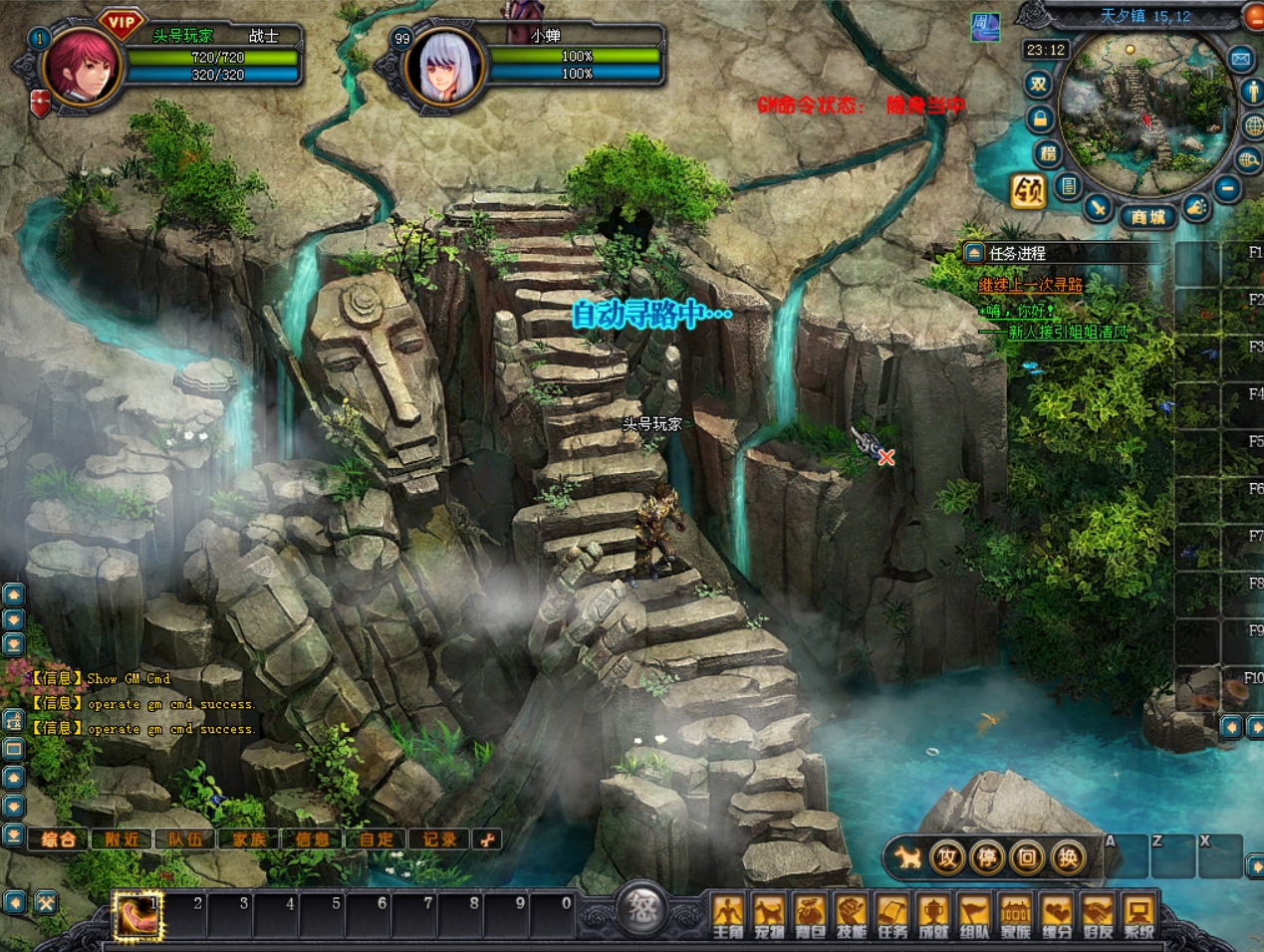Click the 领 reward claim button
The image size is (1264, 952).
tap(1029, 190)
